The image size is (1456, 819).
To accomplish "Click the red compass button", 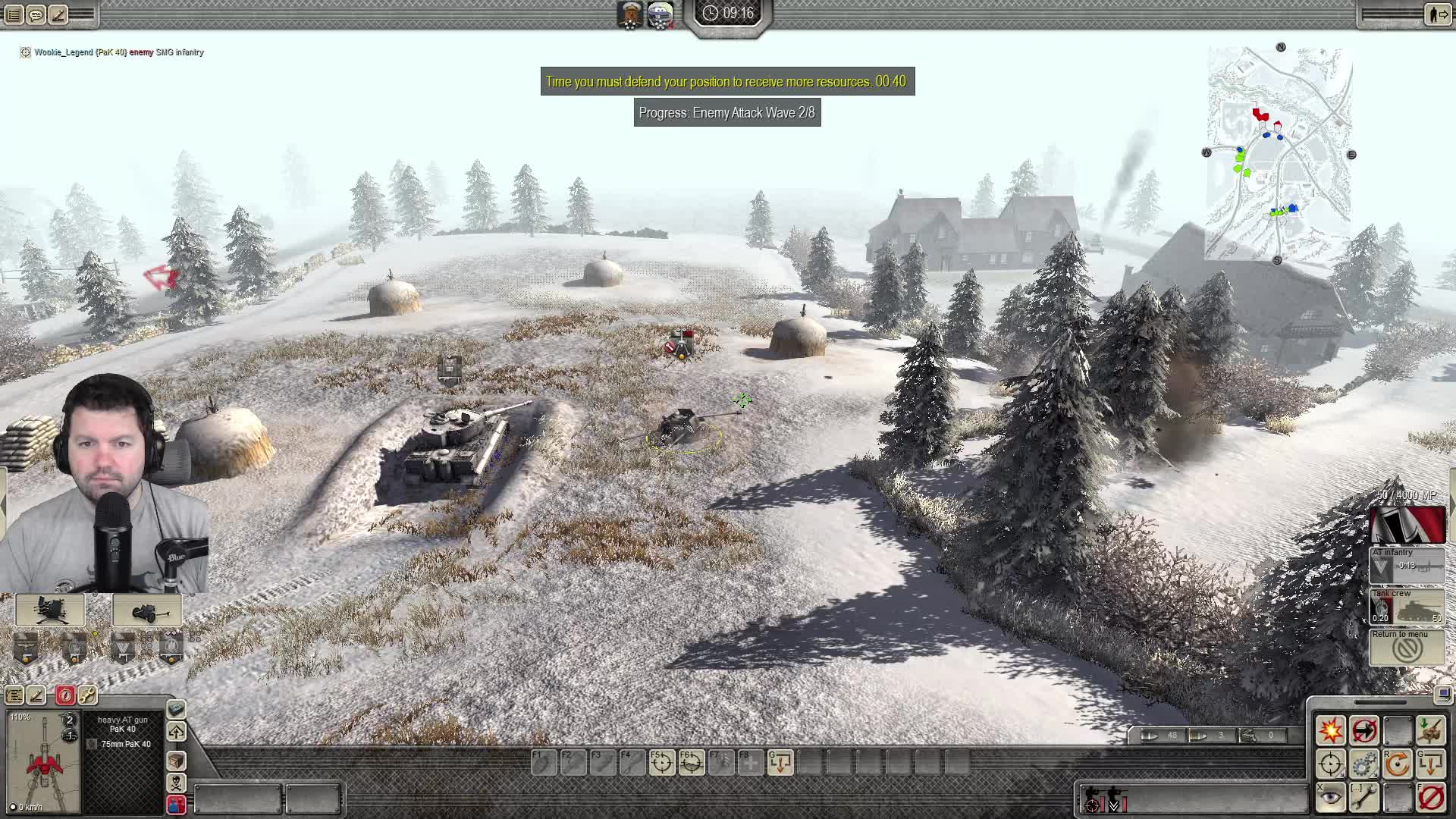I will [x=65, y=695].
